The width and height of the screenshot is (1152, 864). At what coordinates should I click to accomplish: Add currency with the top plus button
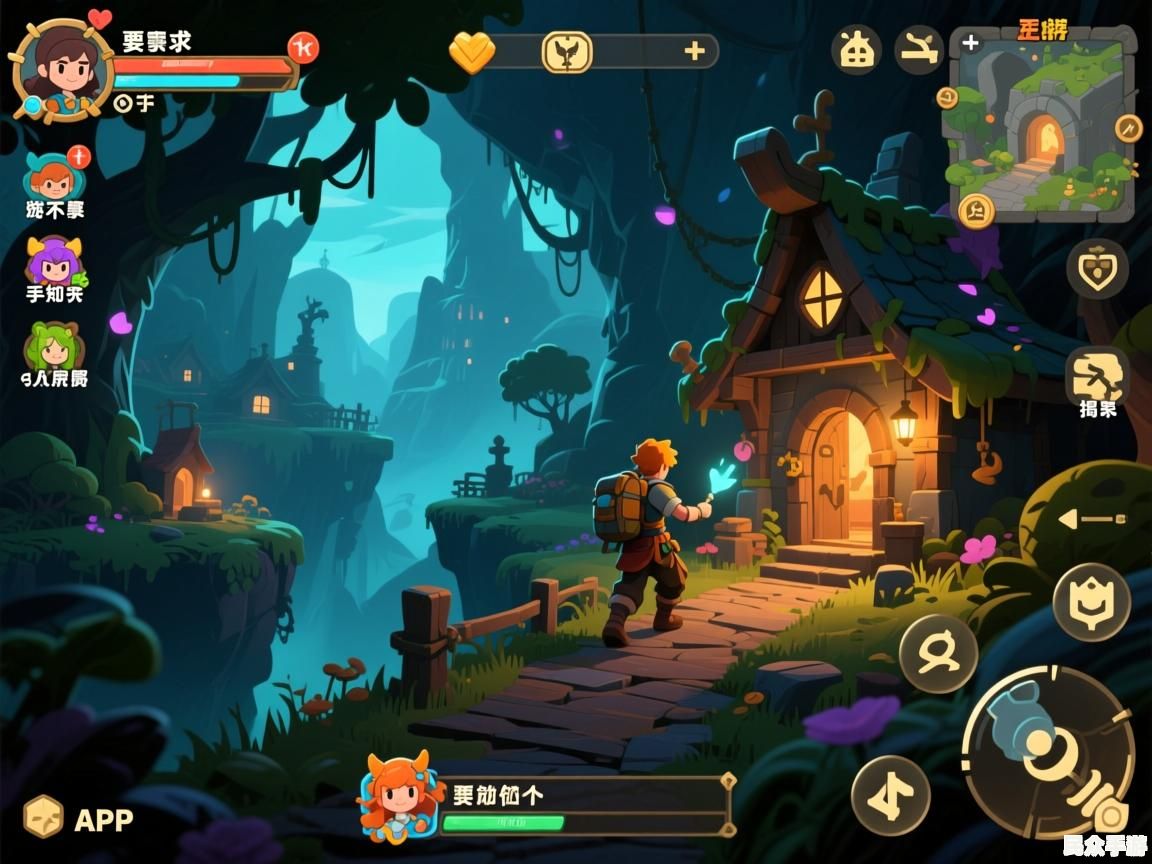(x=694, y=51)
